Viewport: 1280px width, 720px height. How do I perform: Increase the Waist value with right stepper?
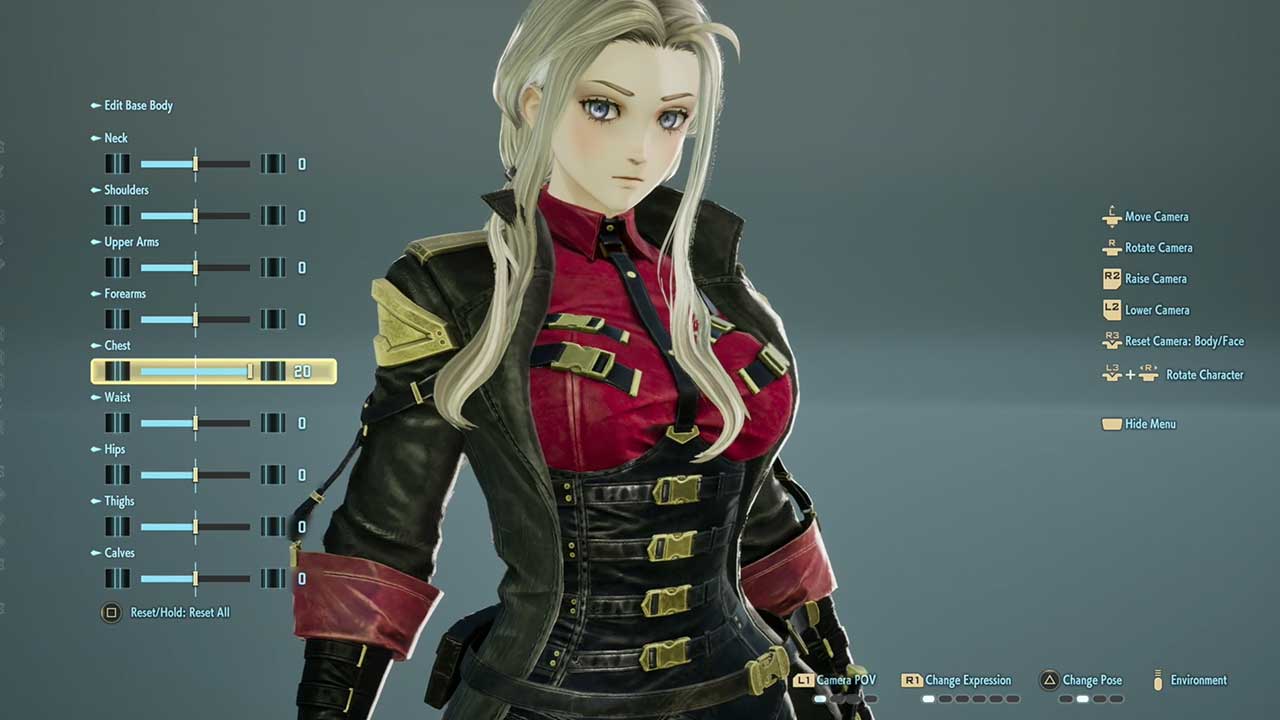(x=272, y=424)
